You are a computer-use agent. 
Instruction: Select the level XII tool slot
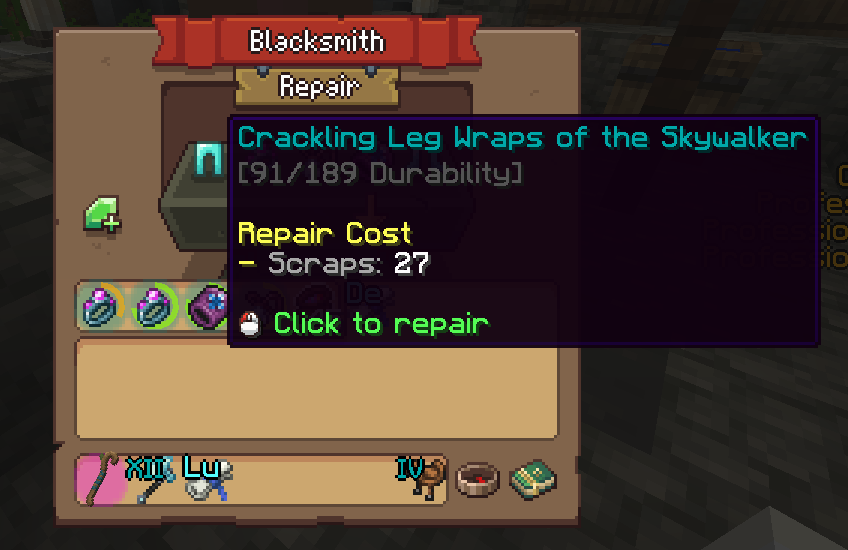coord(152,479)
